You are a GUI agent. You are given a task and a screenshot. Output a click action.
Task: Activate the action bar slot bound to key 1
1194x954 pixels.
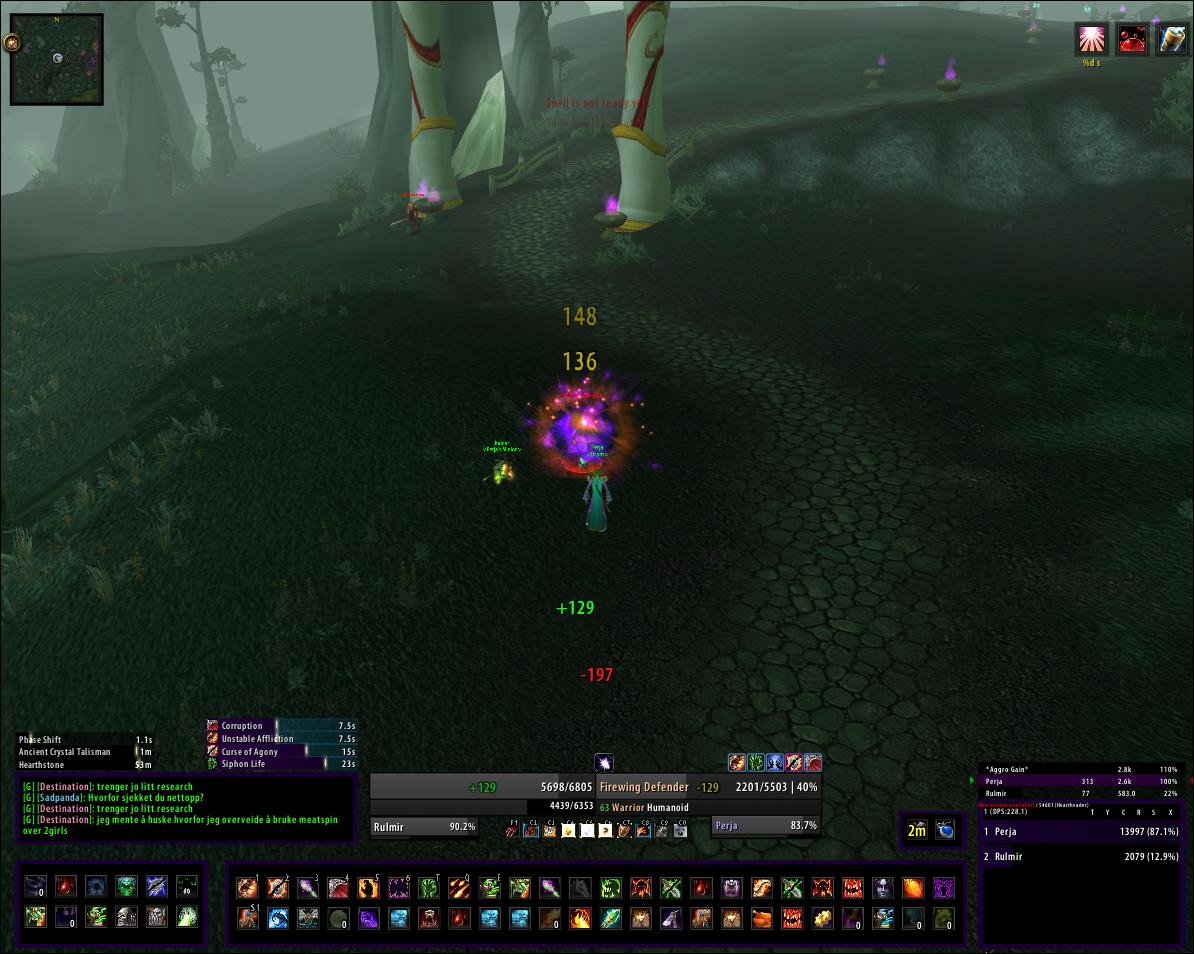(247, 887)
